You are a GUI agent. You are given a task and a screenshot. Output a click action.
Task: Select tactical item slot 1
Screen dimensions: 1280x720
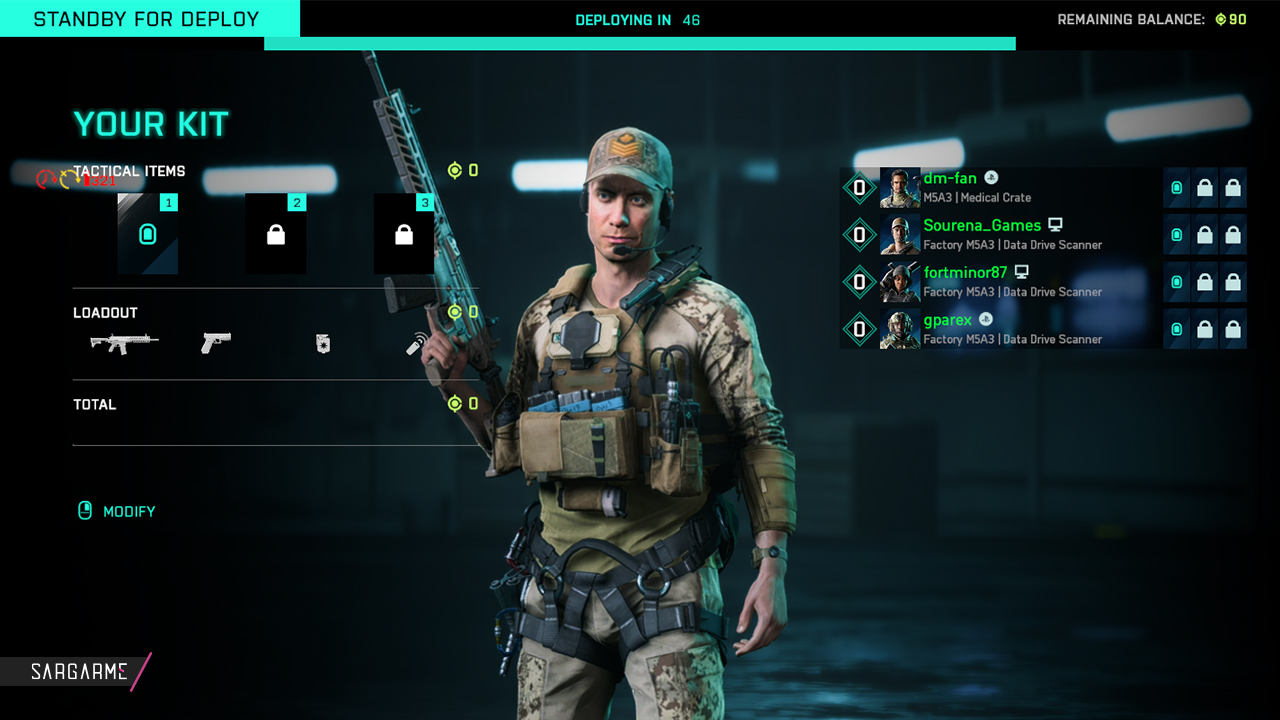click(148, 234)
